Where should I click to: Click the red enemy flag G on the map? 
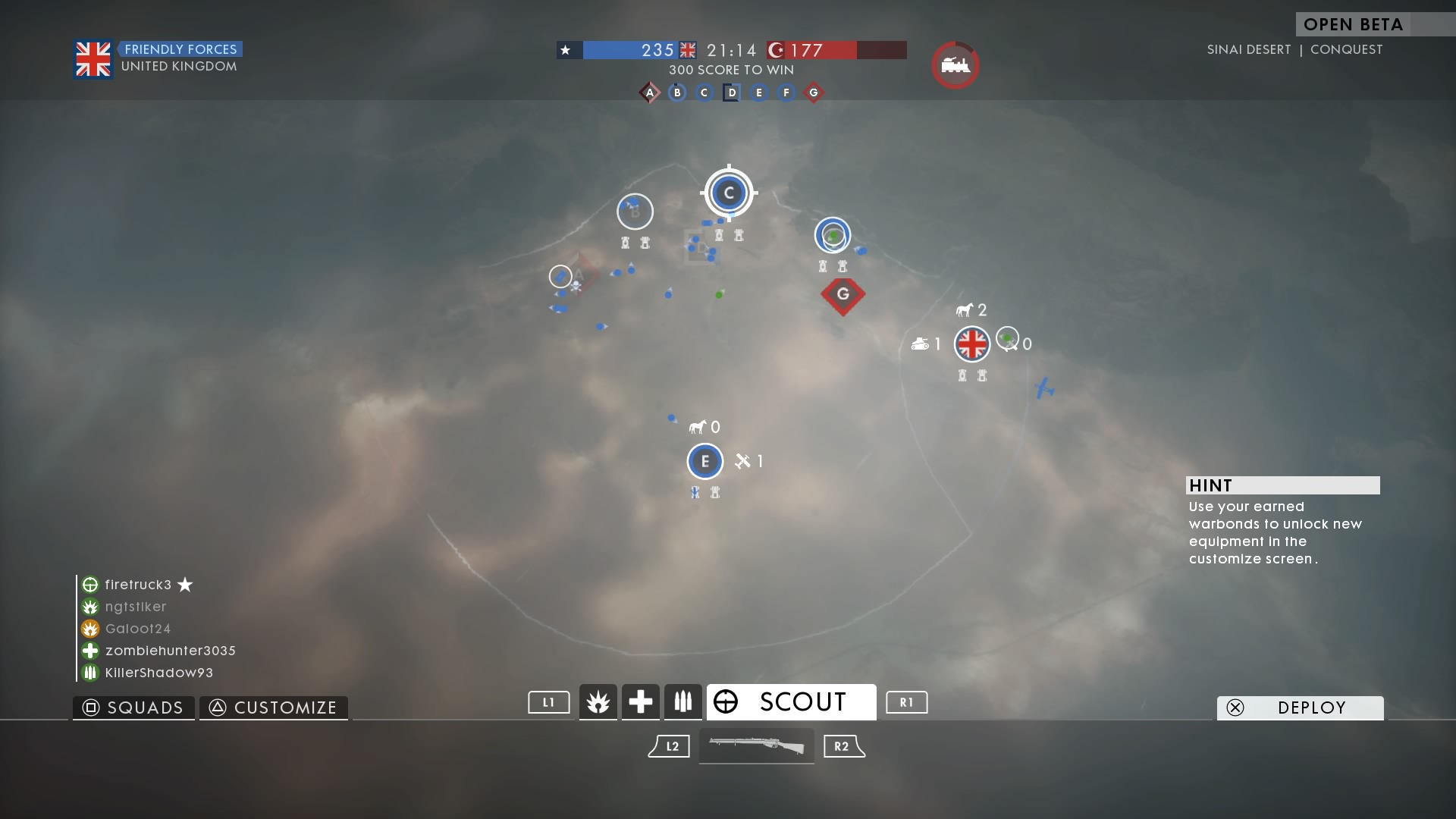click(x=843, y=294)
